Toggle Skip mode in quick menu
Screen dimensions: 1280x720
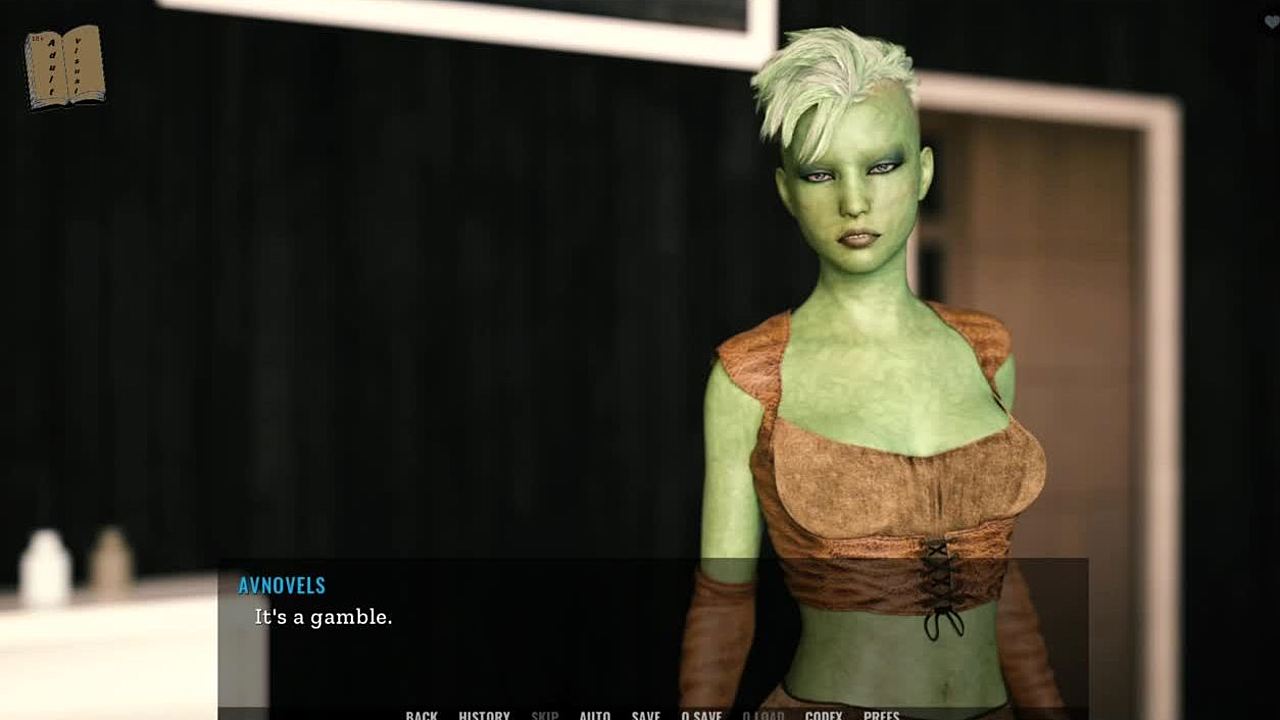[x=545, y=715]
